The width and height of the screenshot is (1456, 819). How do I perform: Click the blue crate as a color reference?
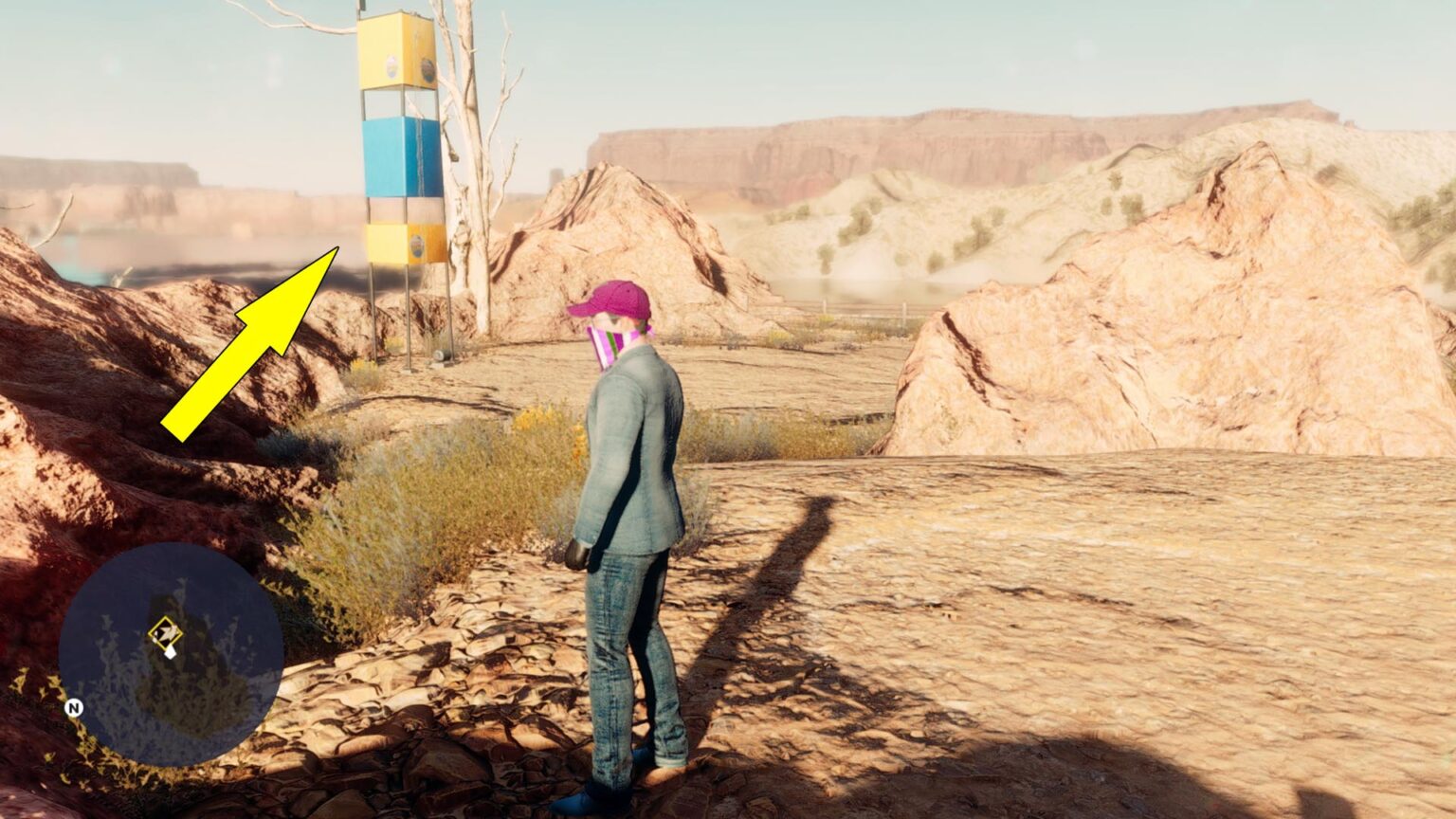[x=398, y=156]
